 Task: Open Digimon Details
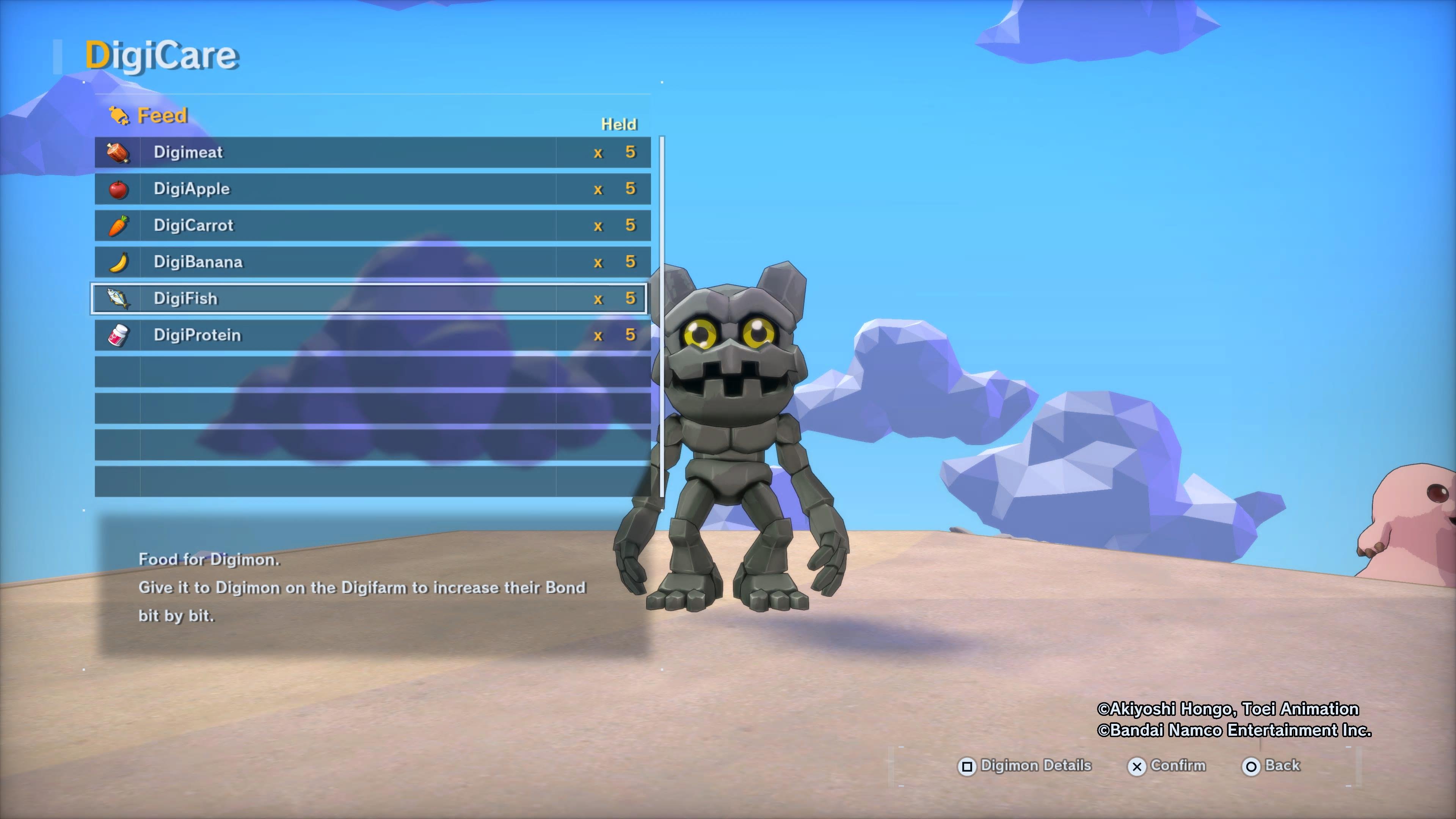click(x=1024, y=766)
